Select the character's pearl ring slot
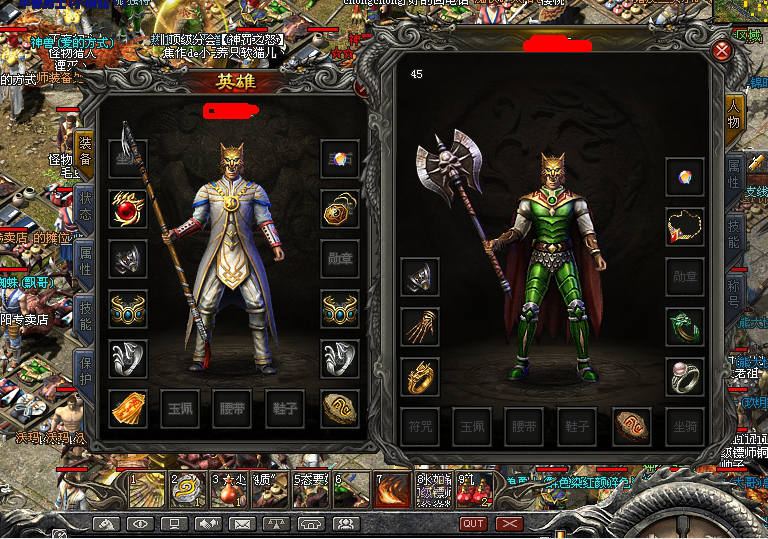Screen dimensions: 768x539 click(x=685, y=377)
